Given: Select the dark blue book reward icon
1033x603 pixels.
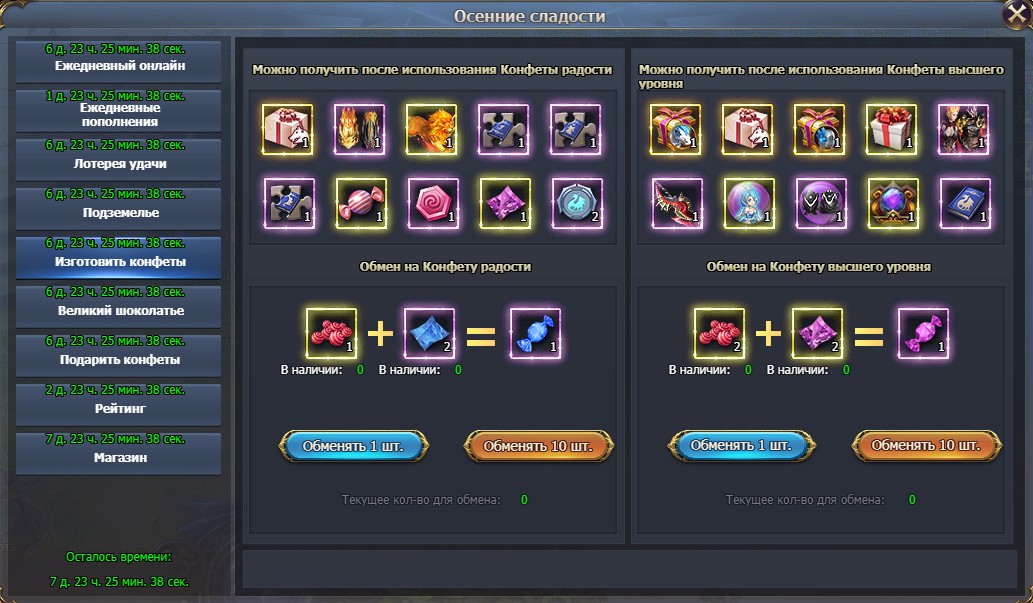Looking at the screenshot, I should pos(965,204).
